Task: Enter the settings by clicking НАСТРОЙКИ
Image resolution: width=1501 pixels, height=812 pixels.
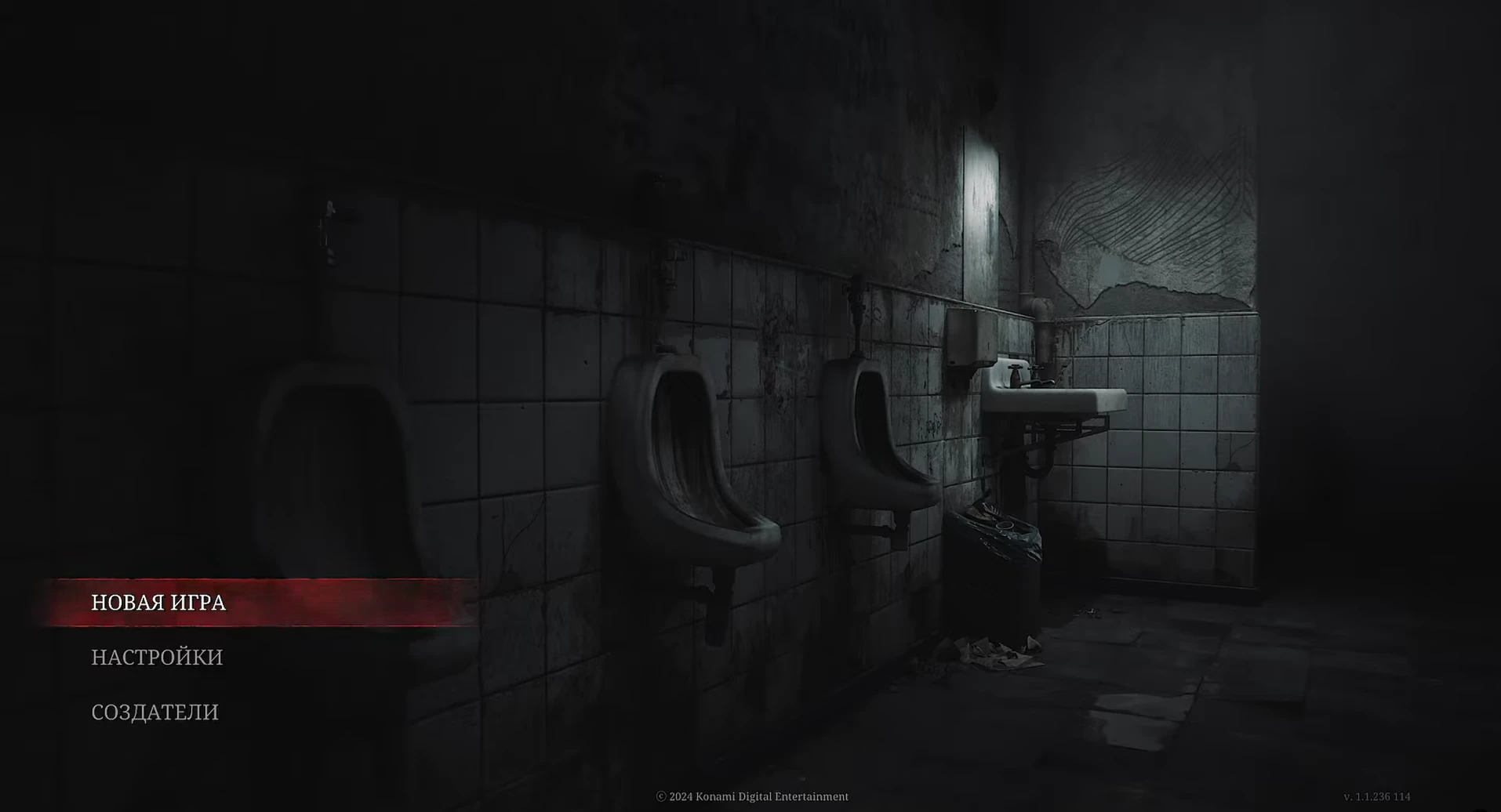Action: tap(157, 658)
